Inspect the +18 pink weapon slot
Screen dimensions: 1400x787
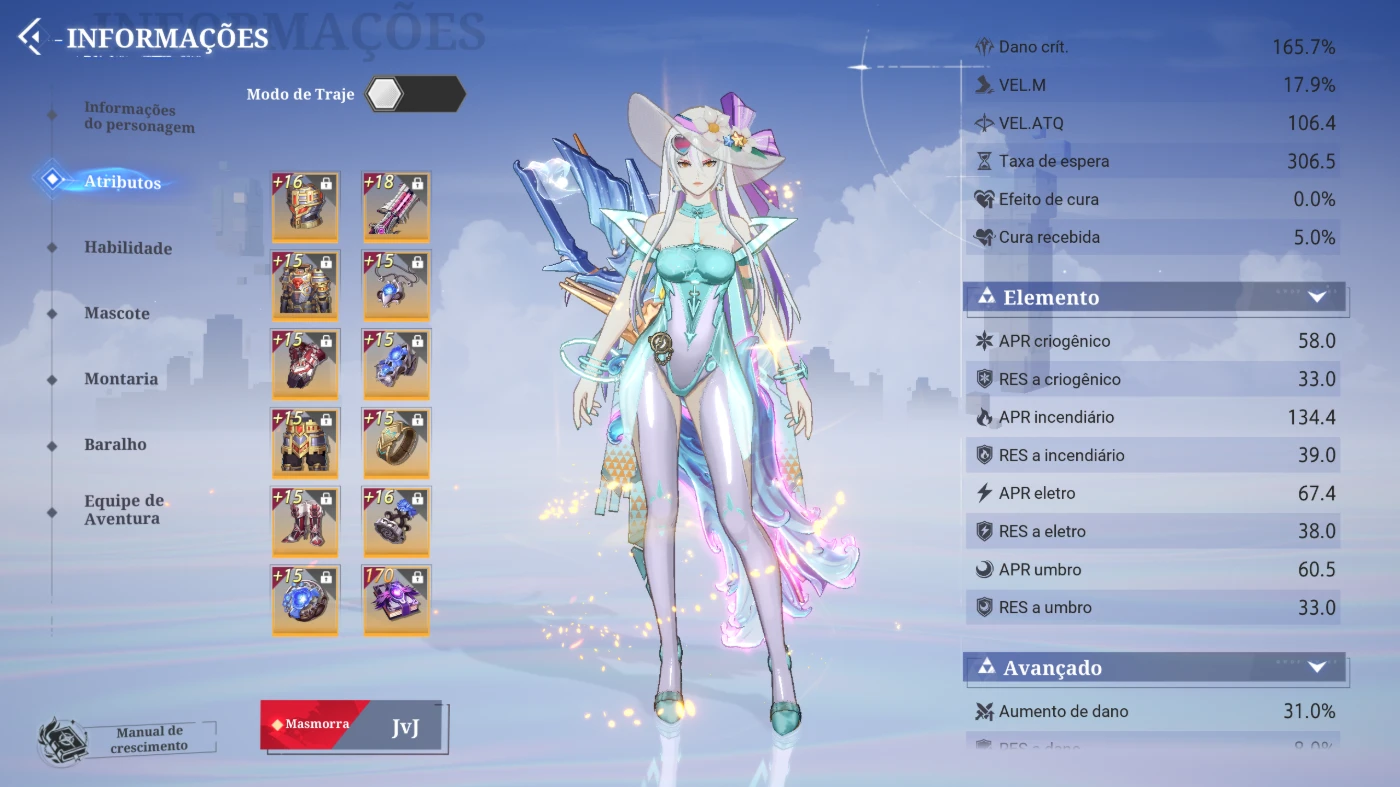(x=396, y=207)
